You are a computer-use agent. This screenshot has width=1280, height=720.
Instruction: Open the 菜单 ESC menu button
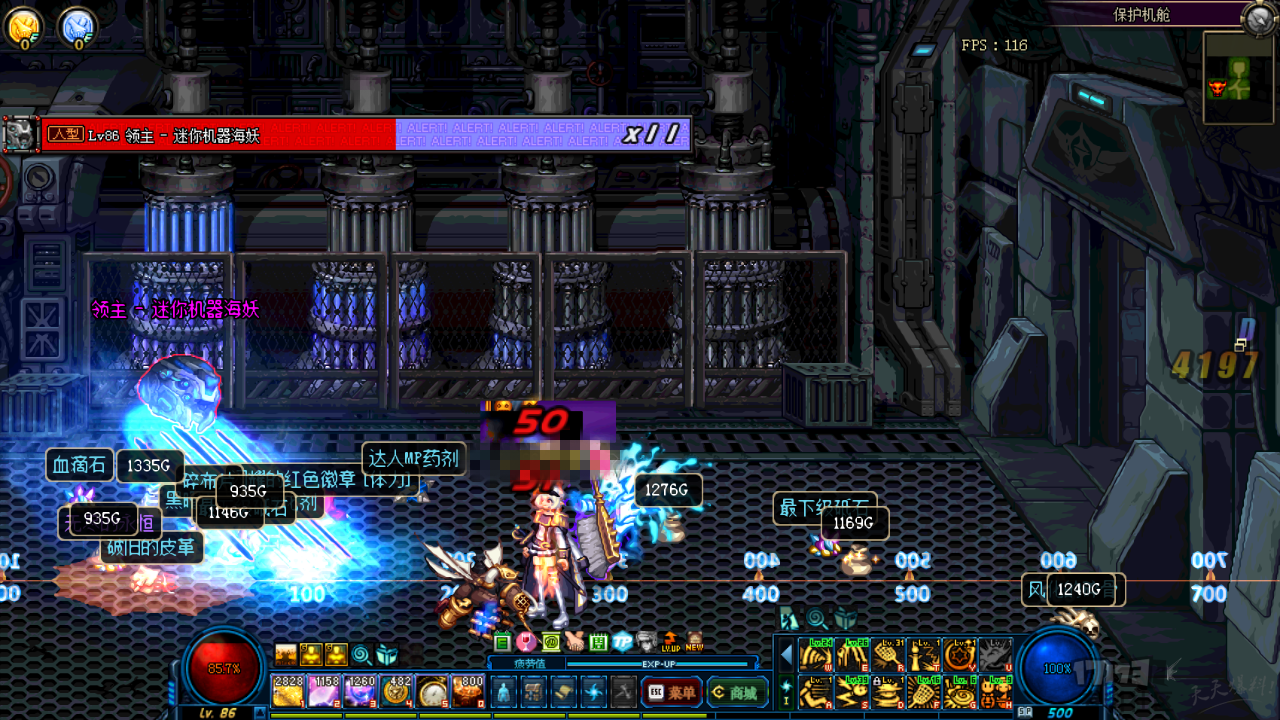(671, 692)
